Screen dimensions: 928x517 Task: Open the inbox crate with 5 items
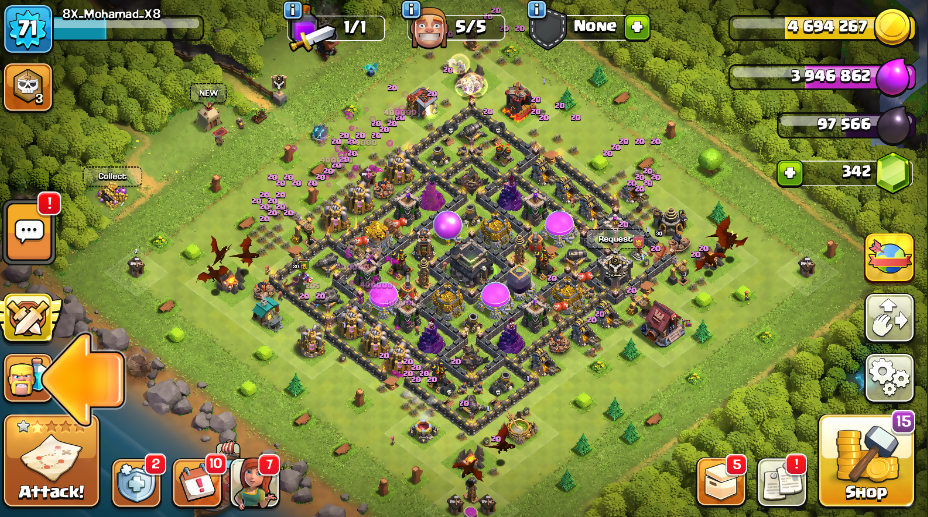720,482
